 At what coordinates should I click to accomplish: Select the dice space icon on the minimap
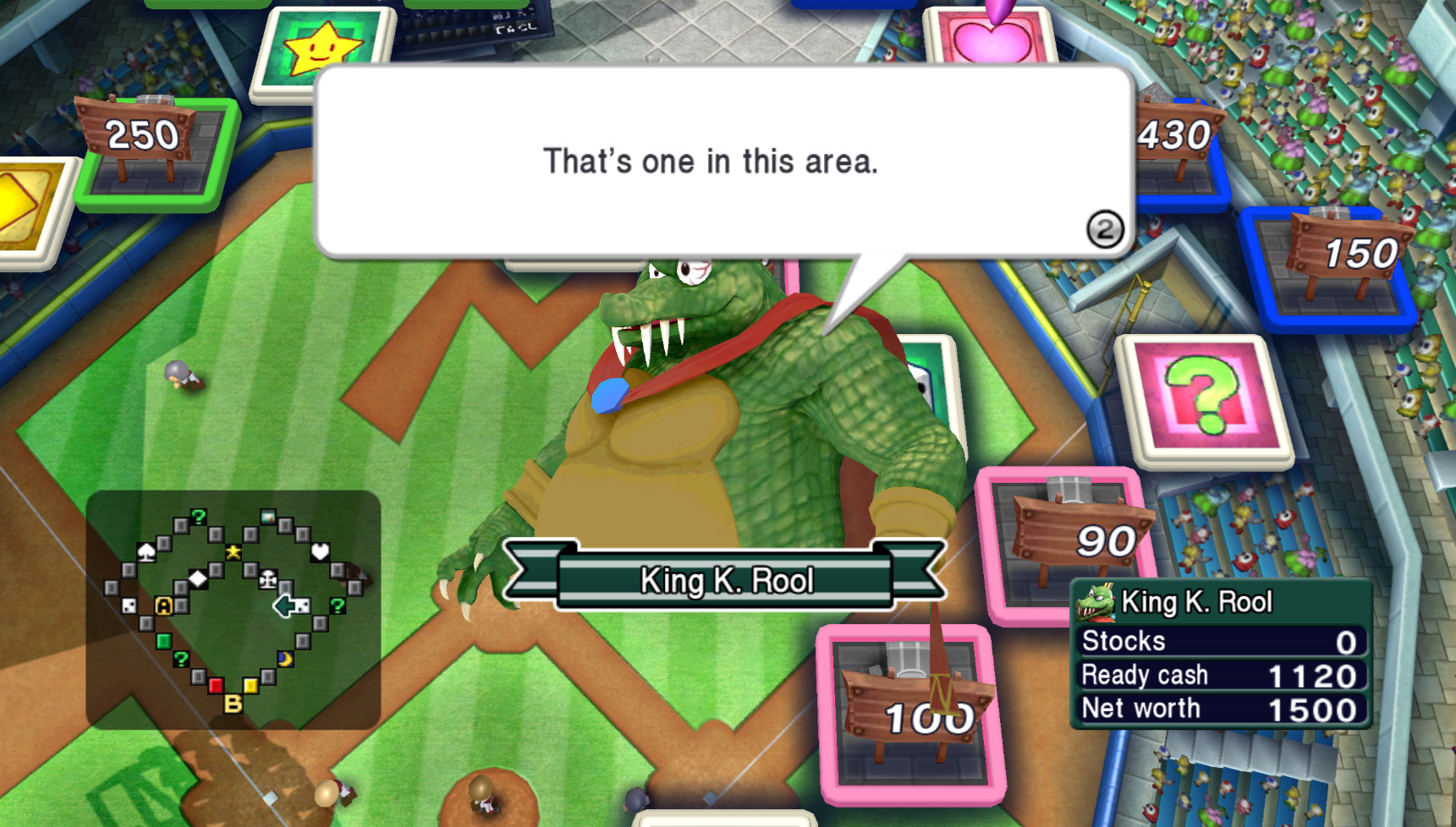(128, 605)
